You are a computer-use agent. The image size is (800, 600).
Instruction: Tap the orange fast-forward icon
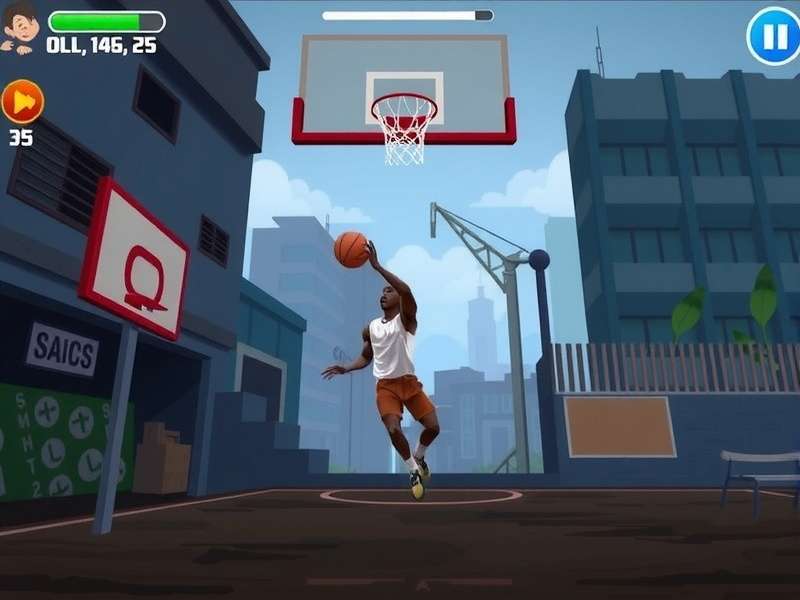point(22,101)
